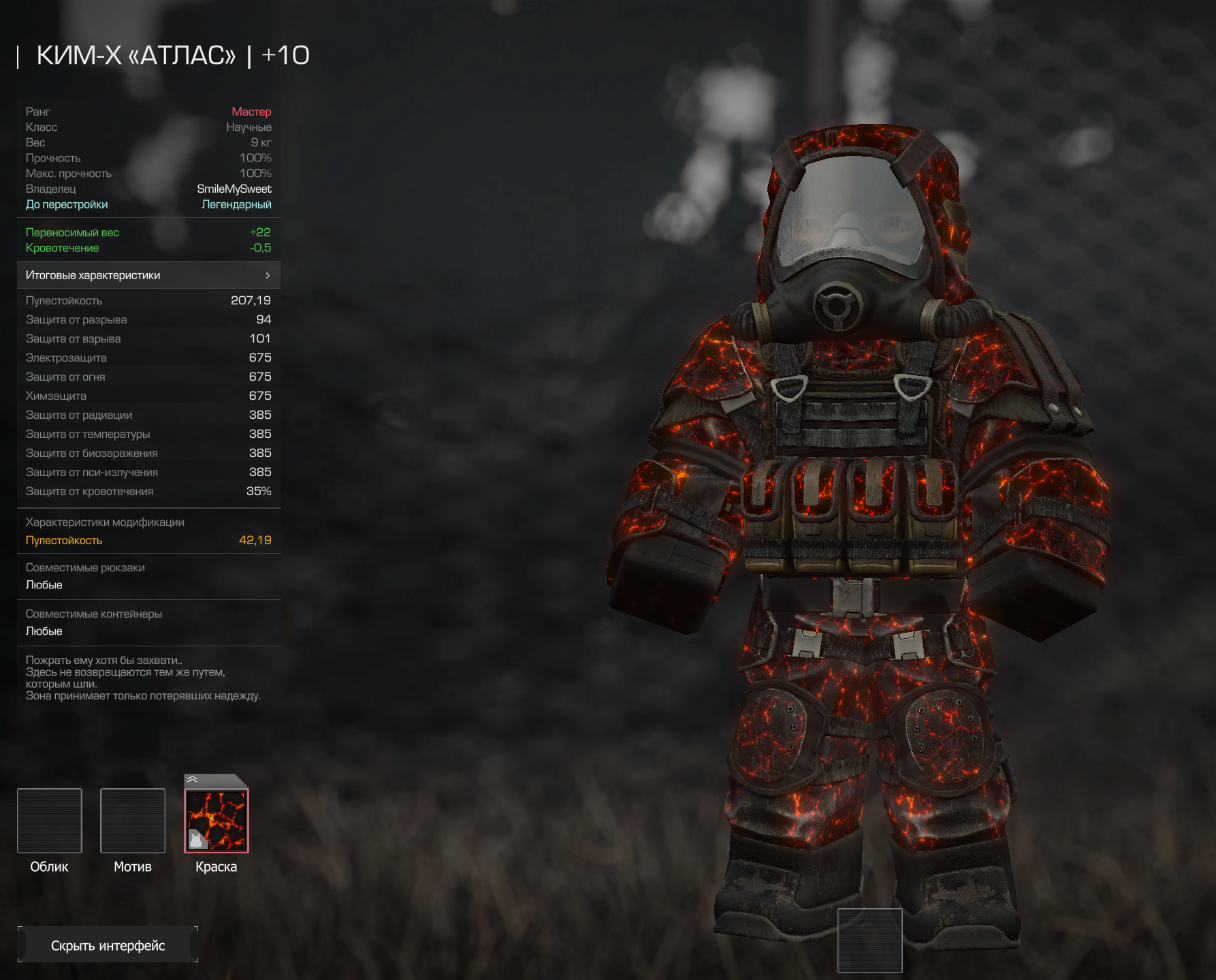1216x980 pixels.
Task: Click the Скрыть интерфейс button
Action: coord(108,945)
